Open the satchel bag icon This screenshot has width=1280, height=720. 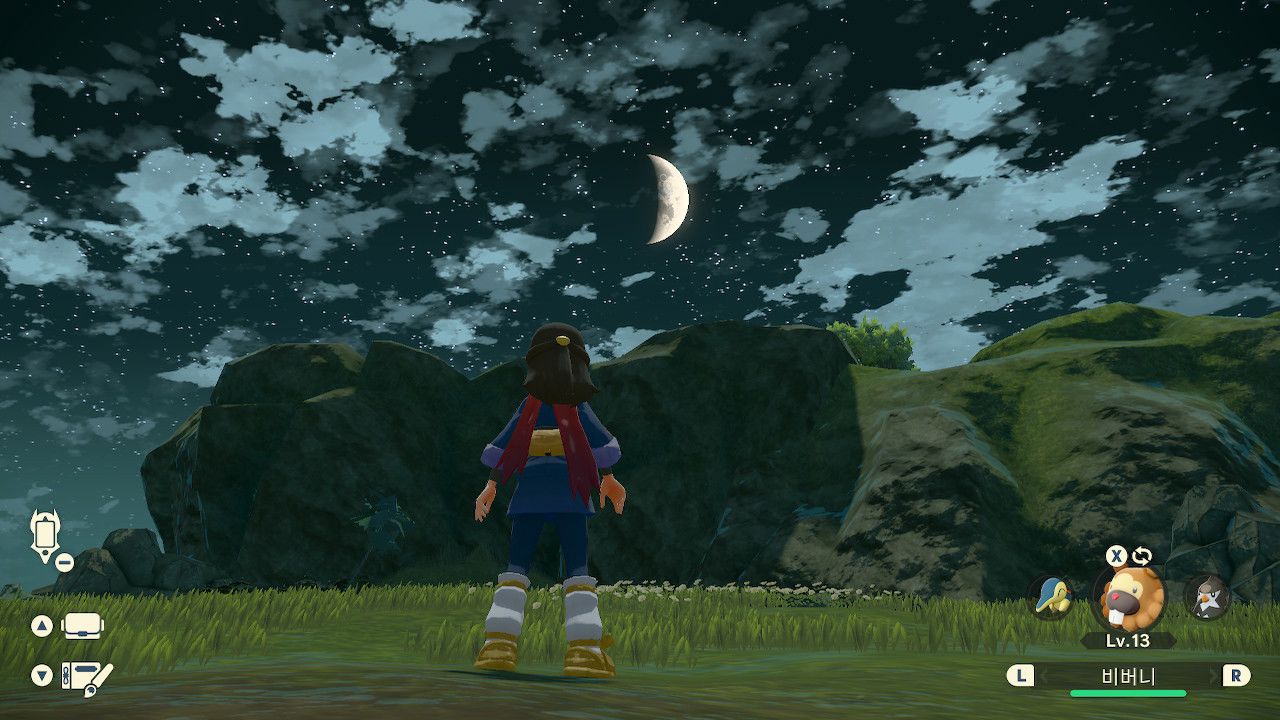pos(84,626)
